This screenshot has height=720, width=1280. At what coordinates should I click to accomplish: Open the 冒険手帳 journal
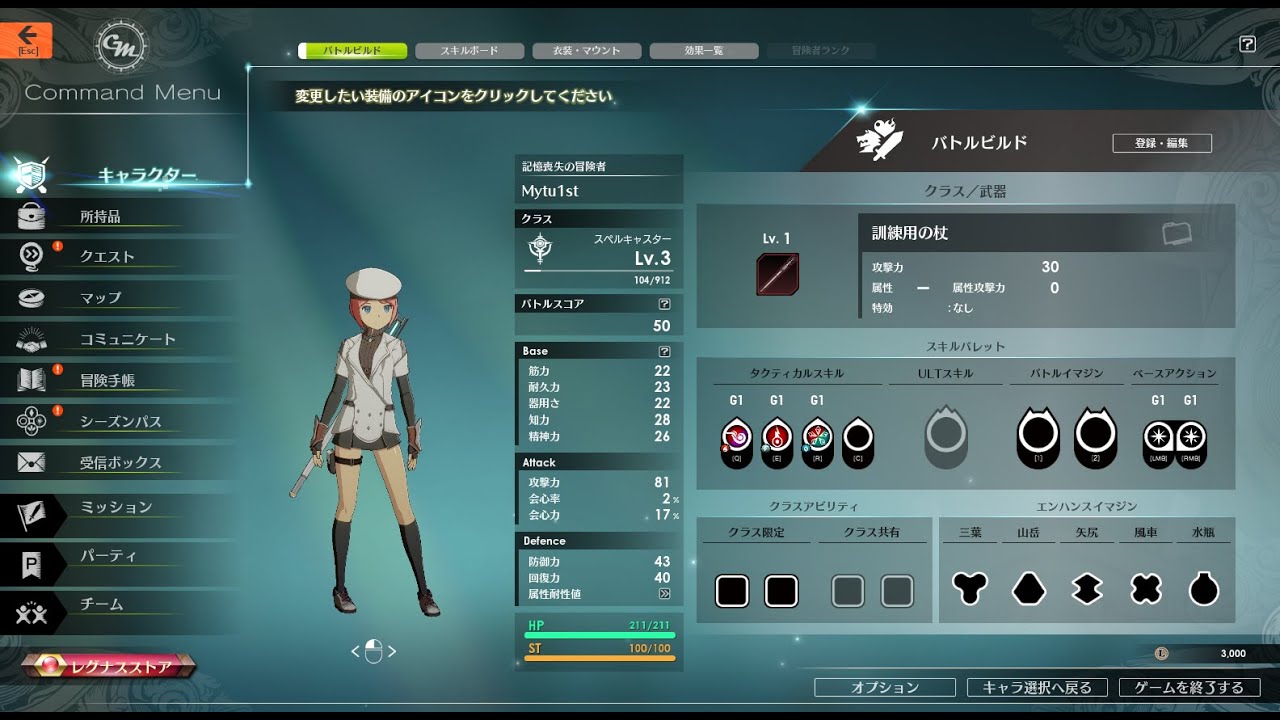click(x=107, y=381)
